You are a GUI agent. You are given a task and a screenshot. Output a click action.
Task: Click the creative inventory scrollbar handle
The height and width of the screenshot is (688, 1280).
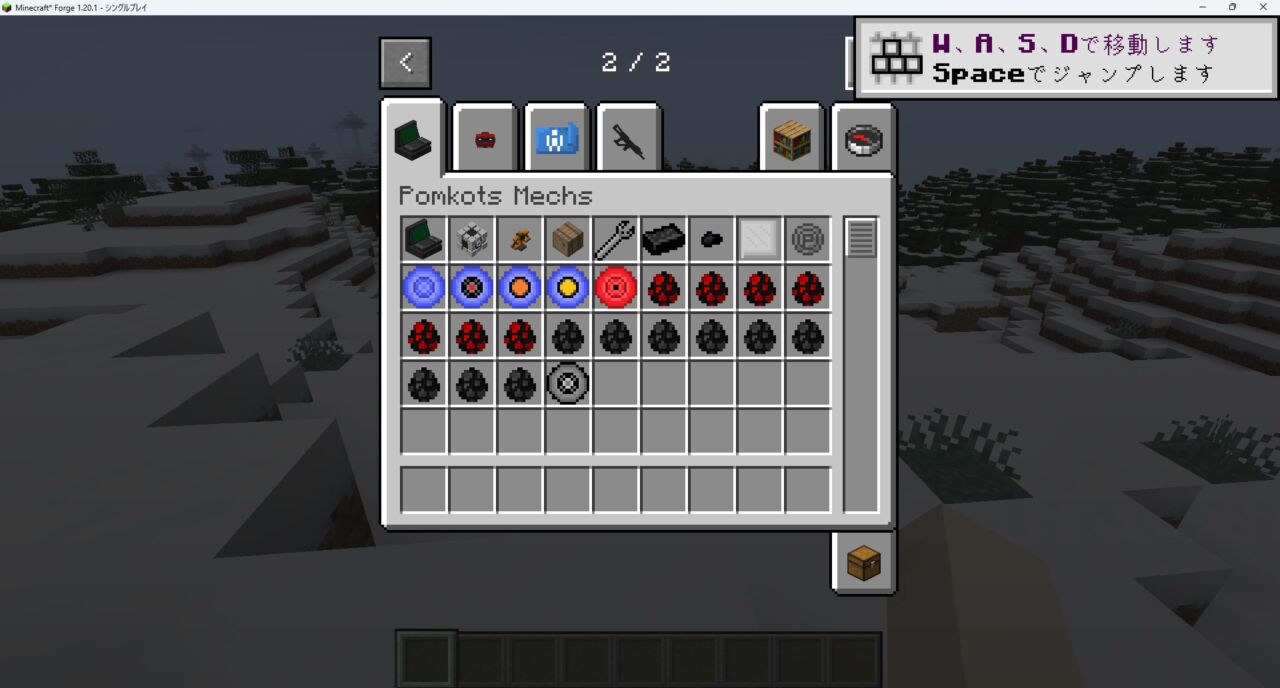(861, 238)
